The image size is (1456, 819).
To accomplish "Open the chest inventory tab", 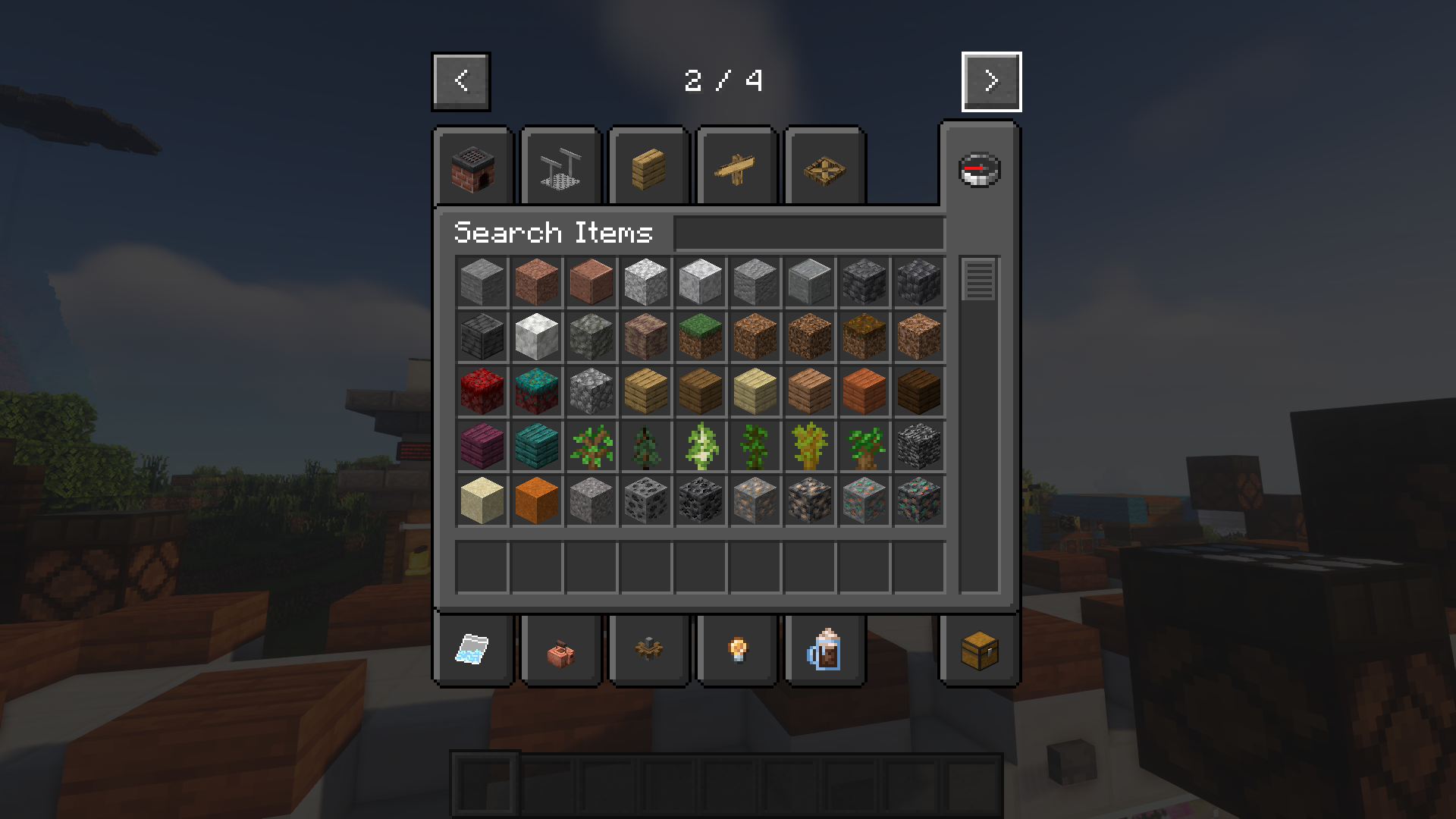I will [x=979, y=650].
